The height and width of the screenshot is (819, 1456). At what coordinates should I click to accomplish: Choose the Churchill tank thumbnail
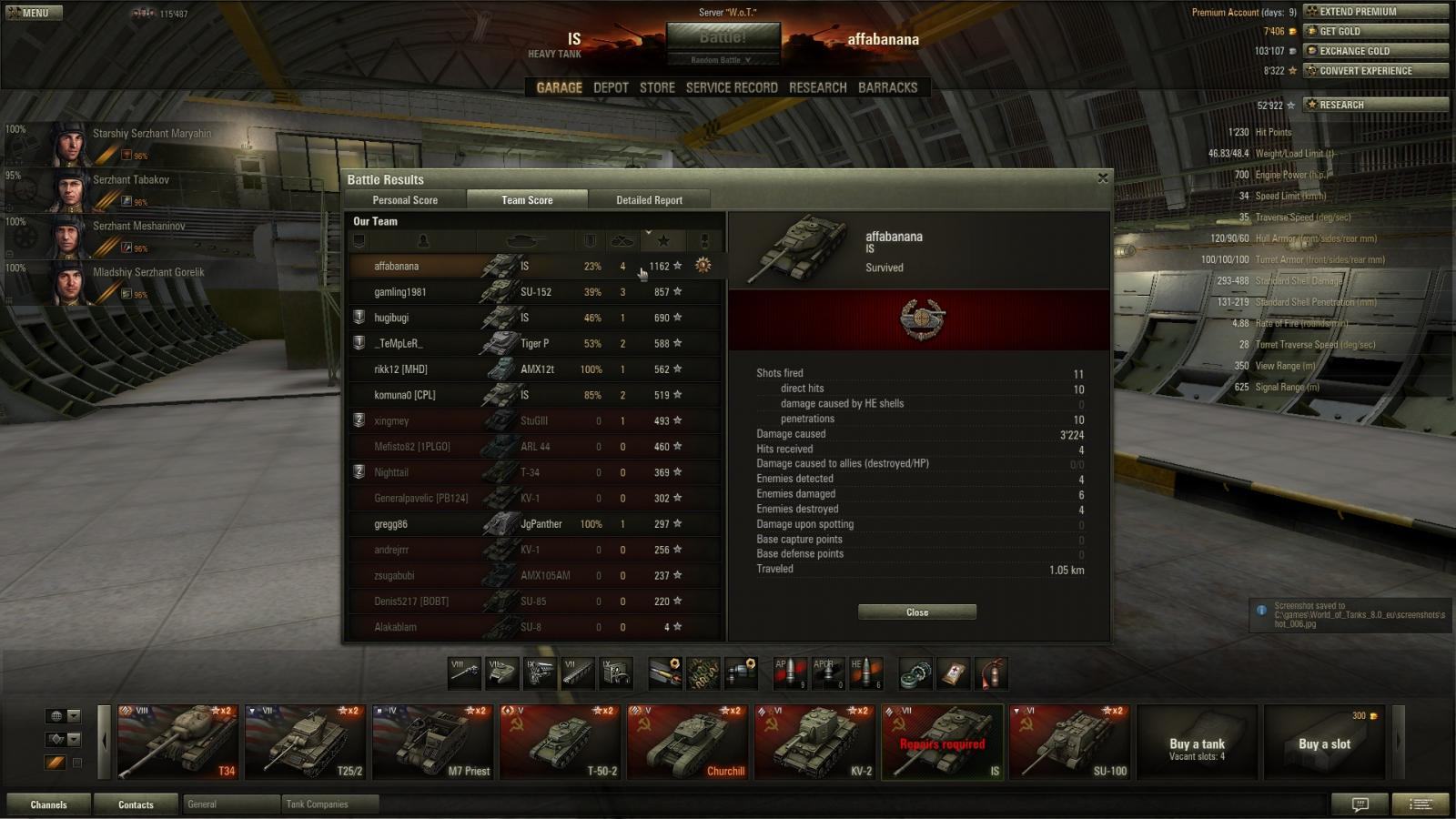687,742
